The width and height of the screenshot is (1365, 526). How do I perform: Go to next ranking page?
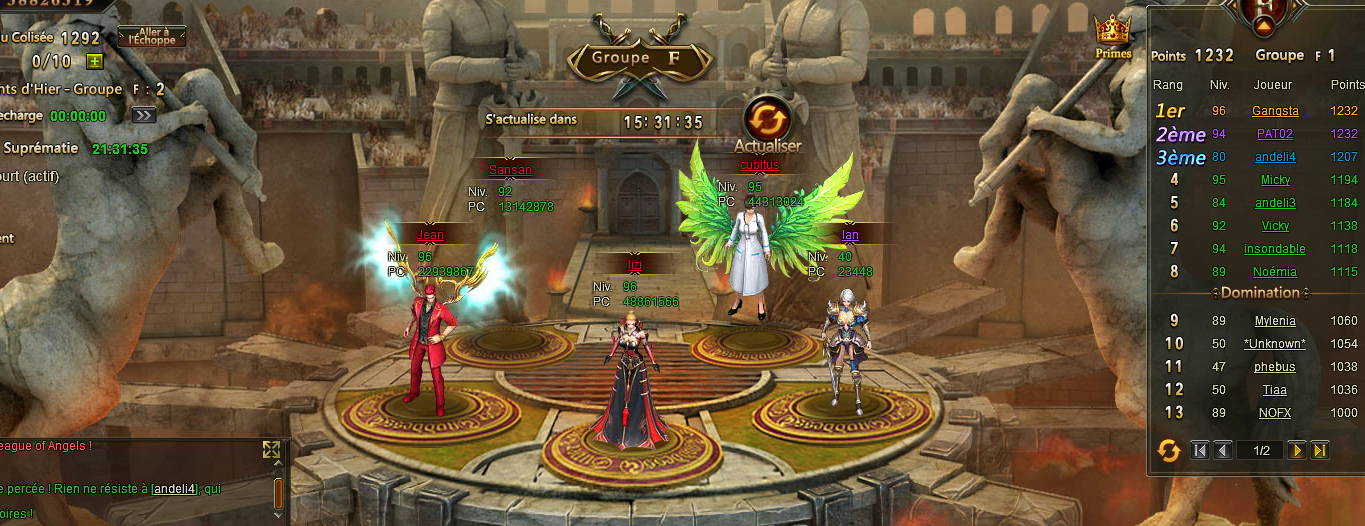(x=1297, y=451)
